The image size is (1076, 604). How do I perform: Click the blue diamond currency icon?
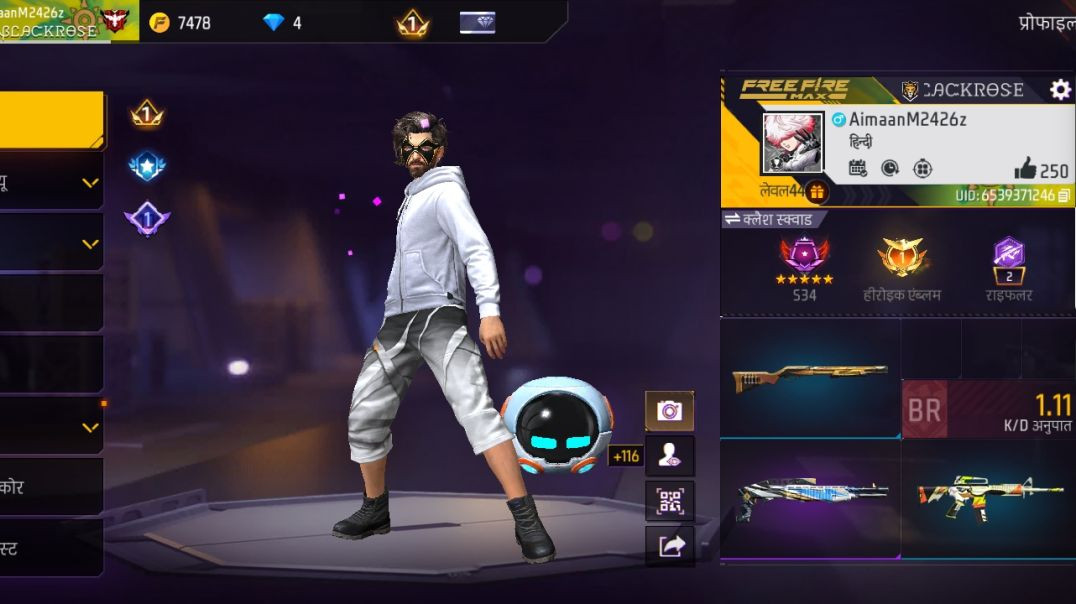click(x=273, y=22)
